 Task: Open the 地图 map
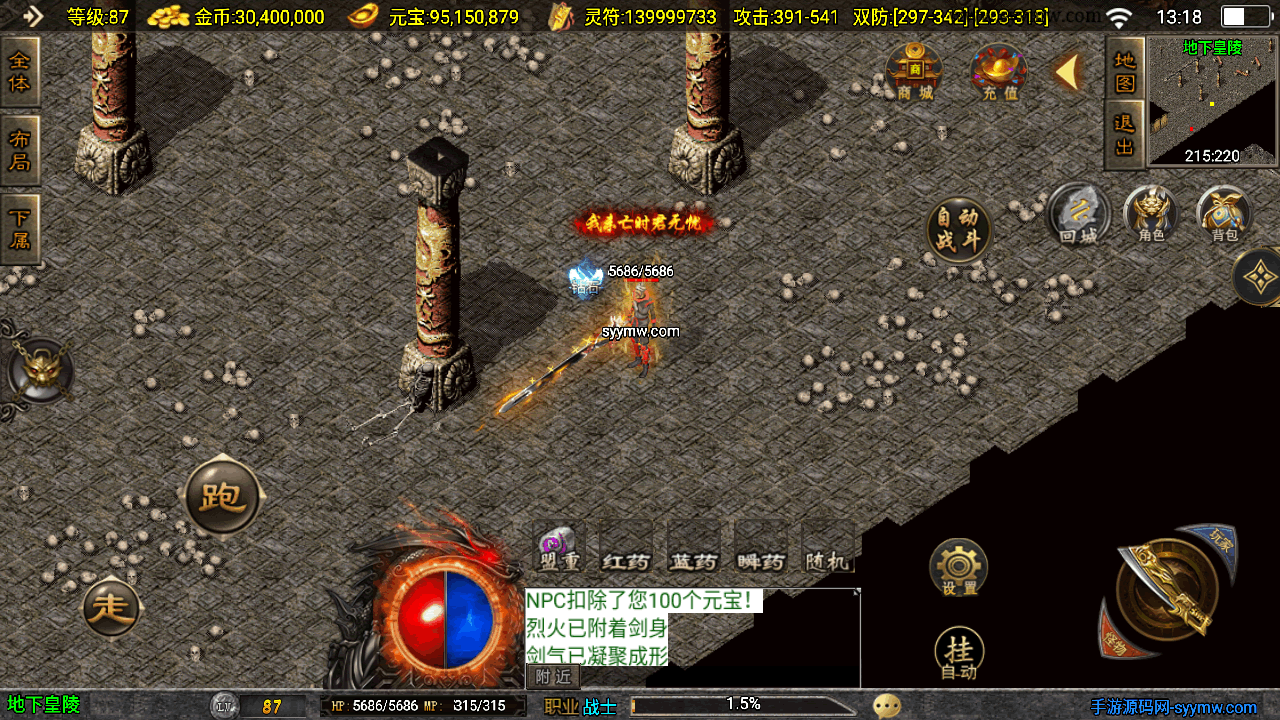pyautogui.click(x=1125, y=71)
